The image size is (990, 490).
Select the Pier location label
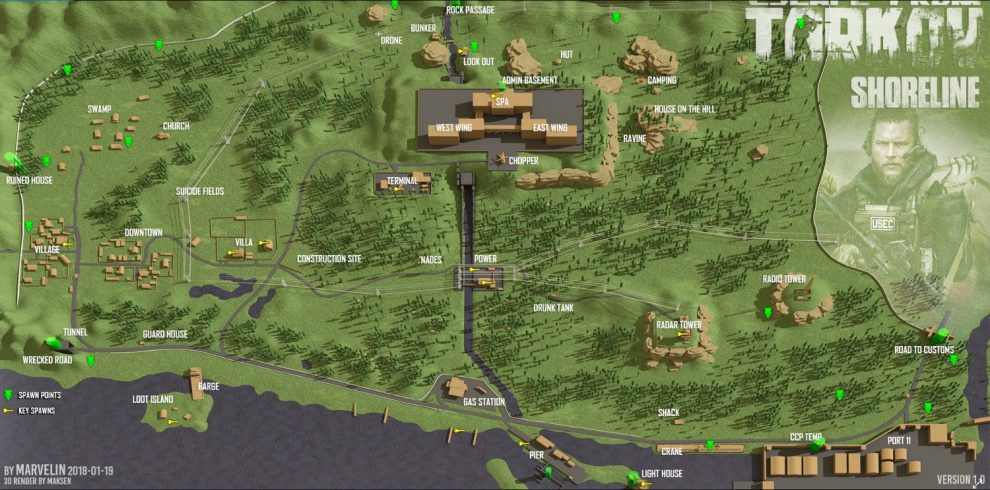[535, 453]
